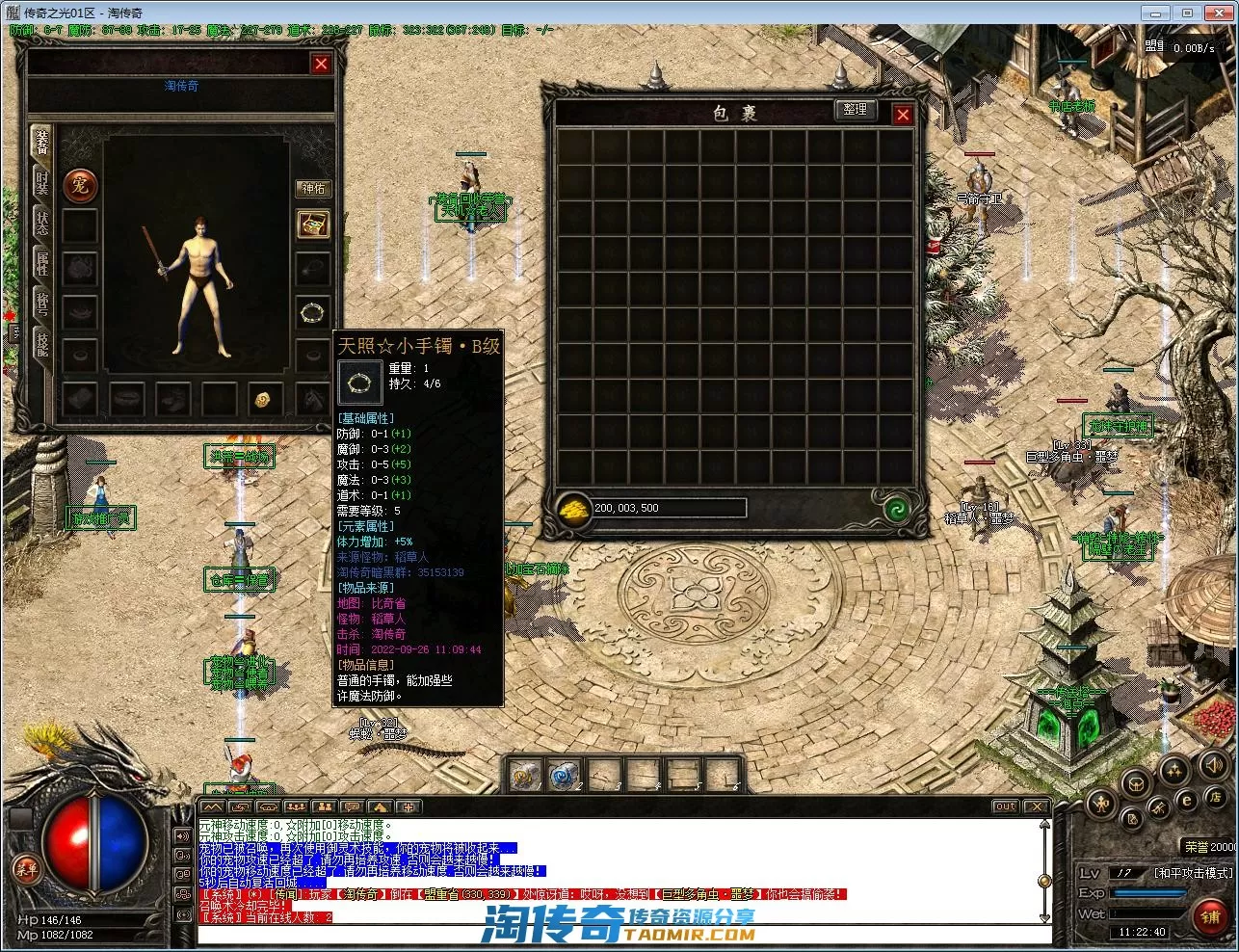Click the gold ingot pile in bag
The image size is (1239, 952).
(574, 508)
